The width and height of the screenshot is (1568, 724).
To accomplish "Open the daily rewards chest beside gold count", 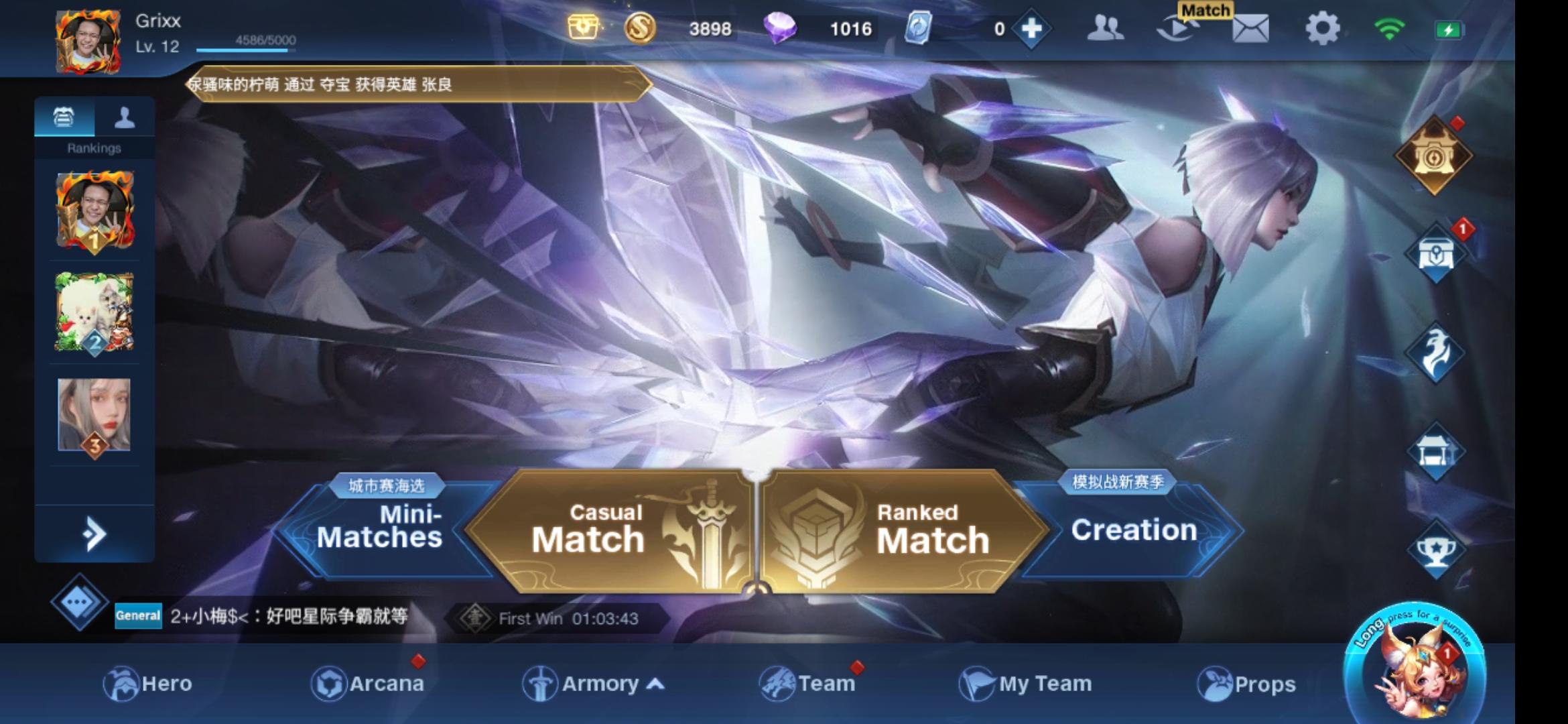I will pyautogui.click(x=584, y=27).
